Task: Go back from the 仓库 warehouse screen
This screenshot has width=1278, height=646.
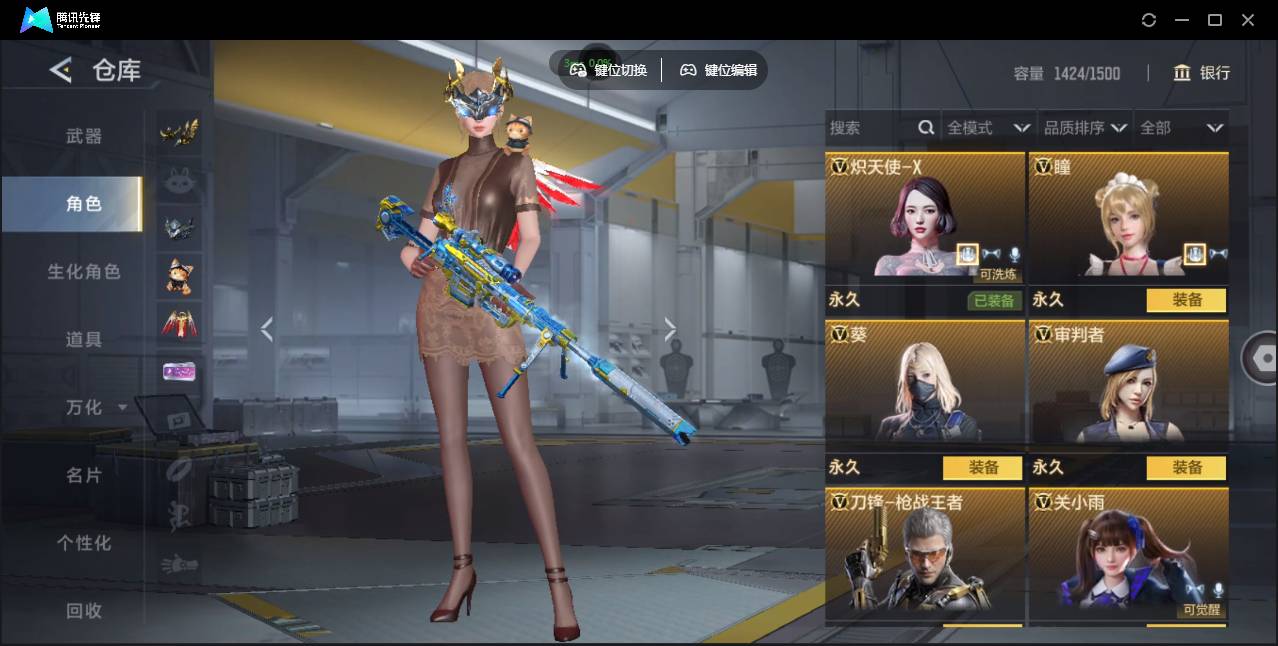Action: (x=61, y=70)
